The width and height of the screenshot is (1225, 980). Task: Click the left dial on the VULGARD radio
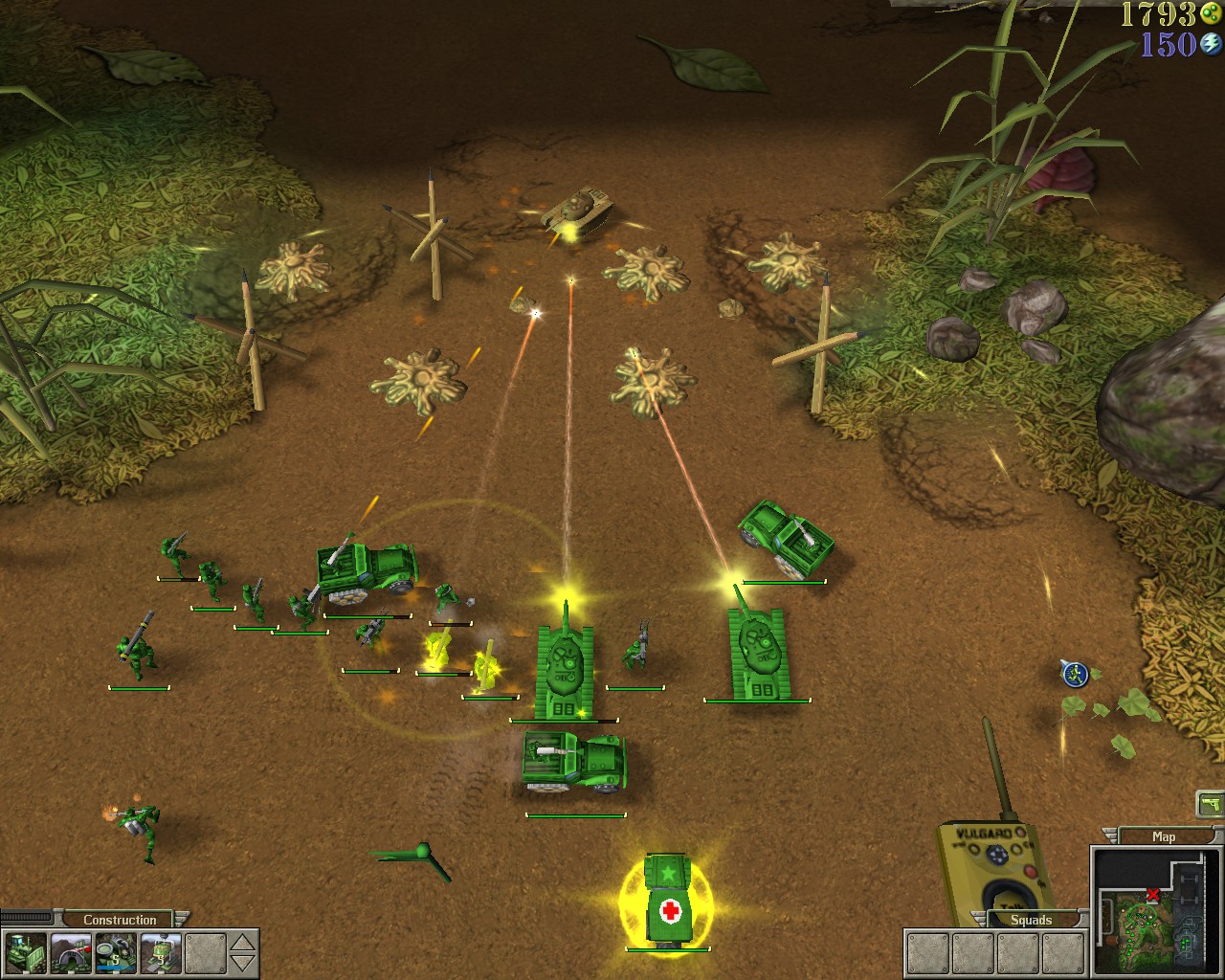coord(973,850)
